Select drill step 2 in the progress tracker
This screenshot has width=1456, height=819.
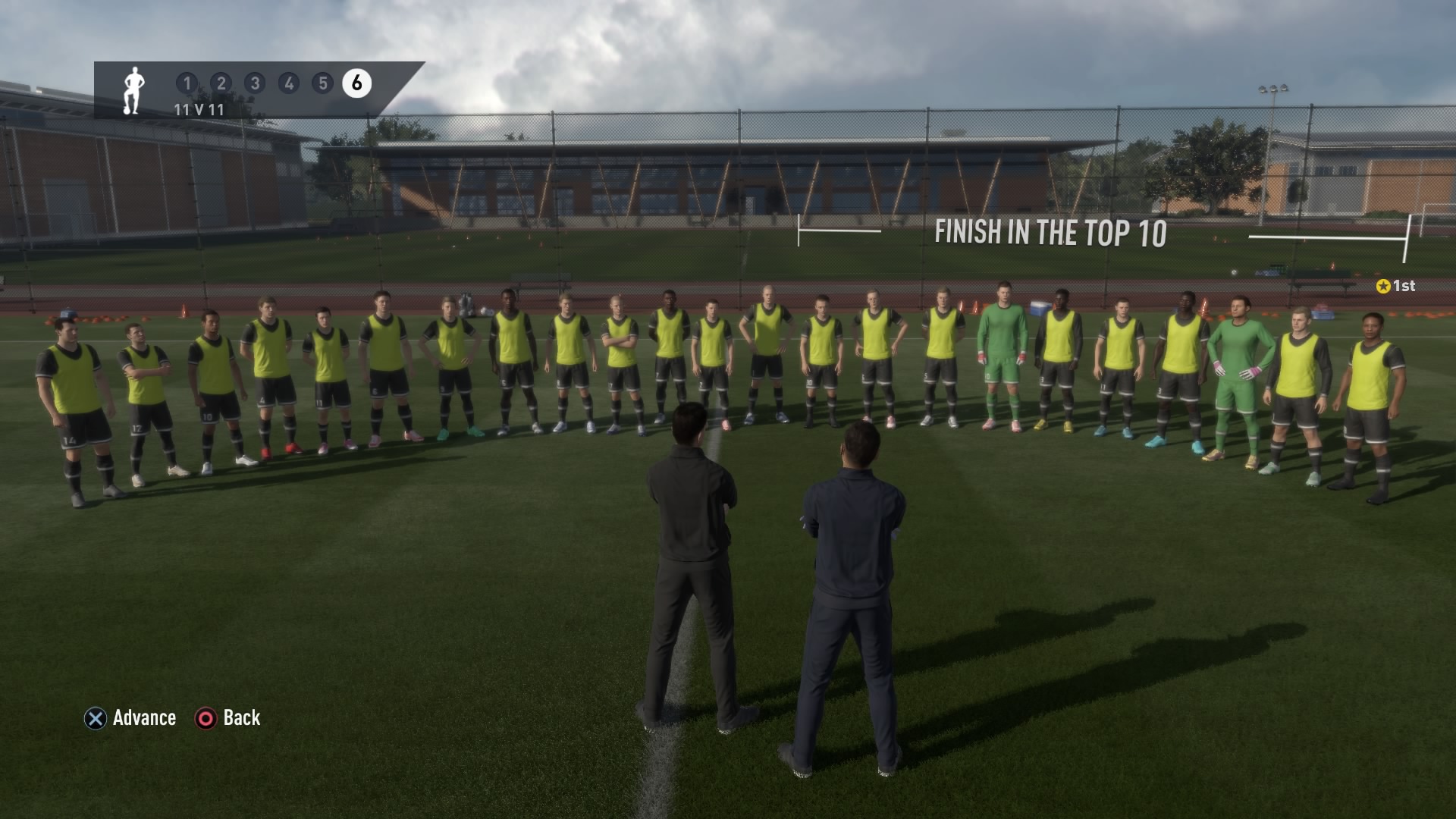(221, 83)
